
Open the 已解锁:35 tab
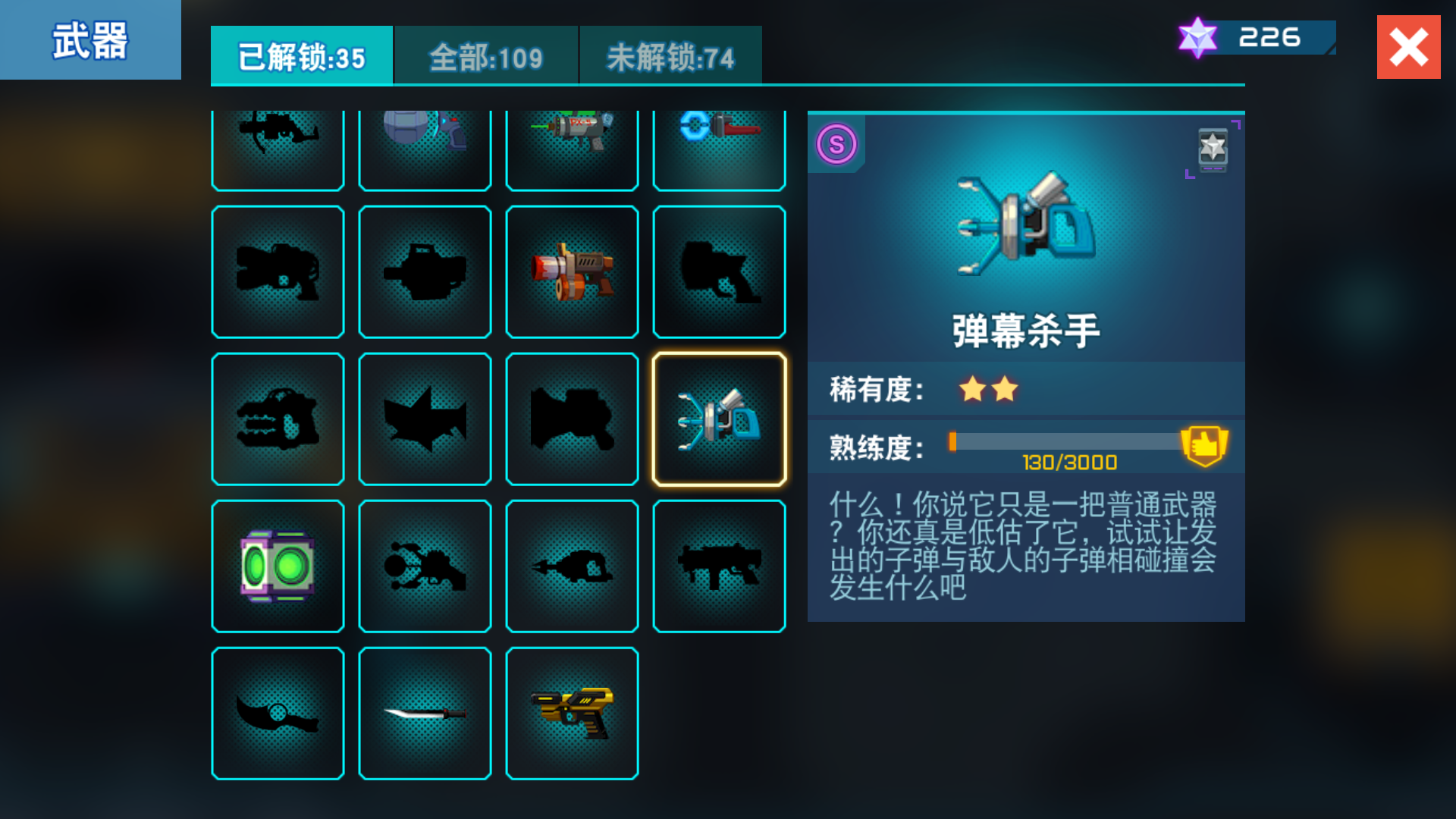pyautogui.click(x=301, y=55)
